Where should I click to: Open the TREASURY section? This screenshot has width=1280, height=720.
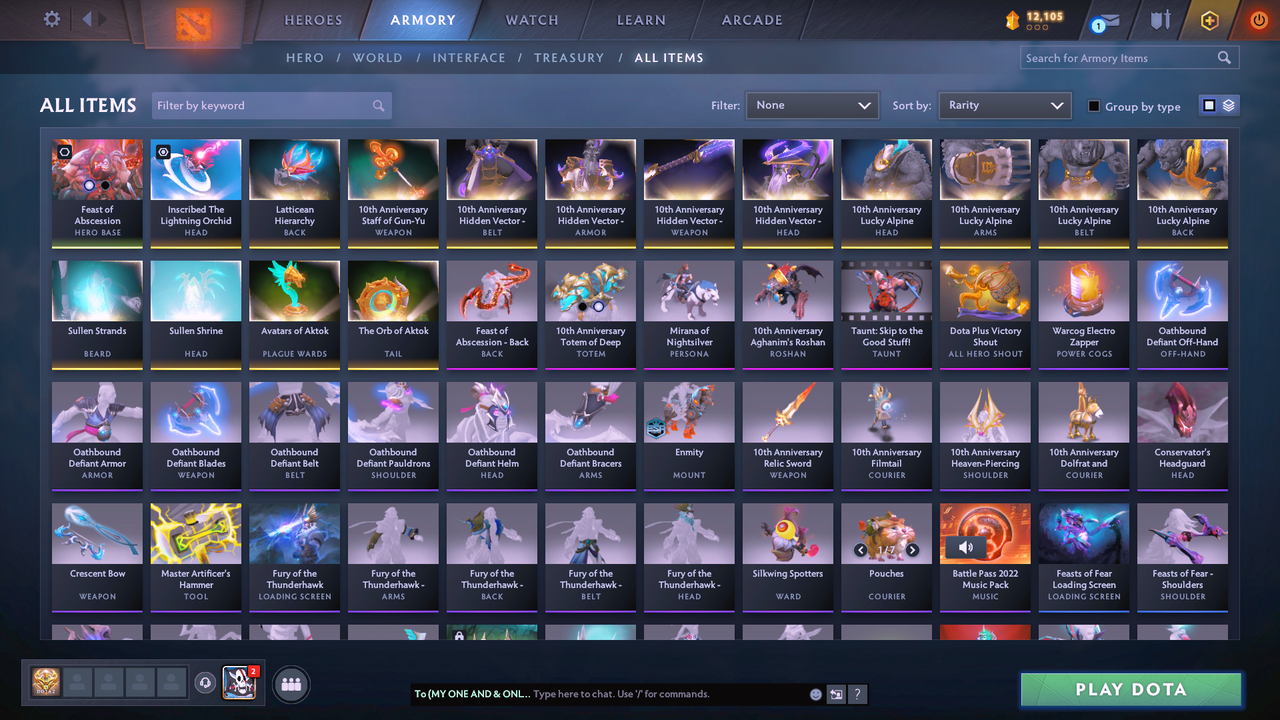tap(569, 57)
